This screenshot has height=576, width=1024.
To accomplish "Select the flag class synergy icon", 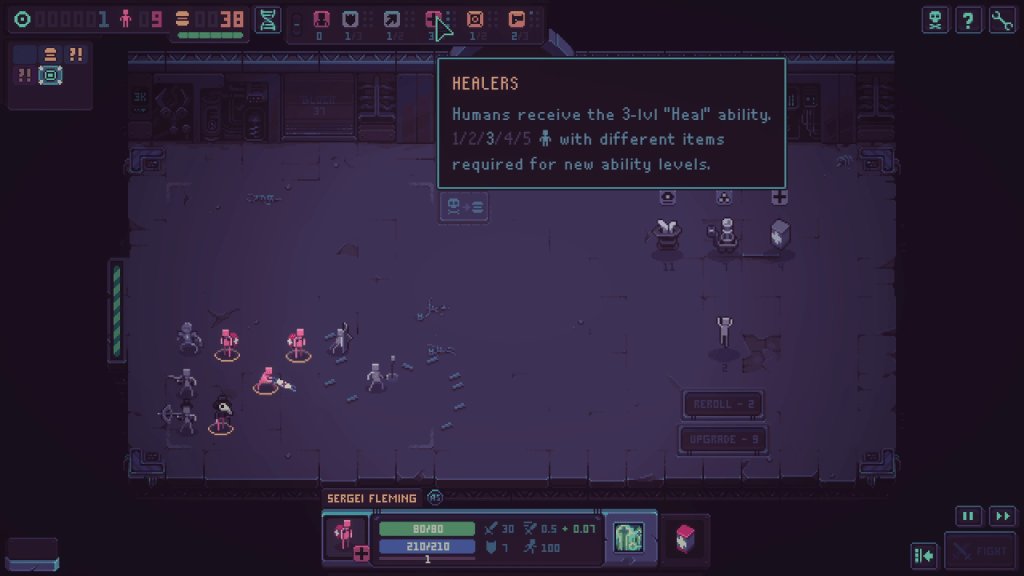I will [516, 19].
